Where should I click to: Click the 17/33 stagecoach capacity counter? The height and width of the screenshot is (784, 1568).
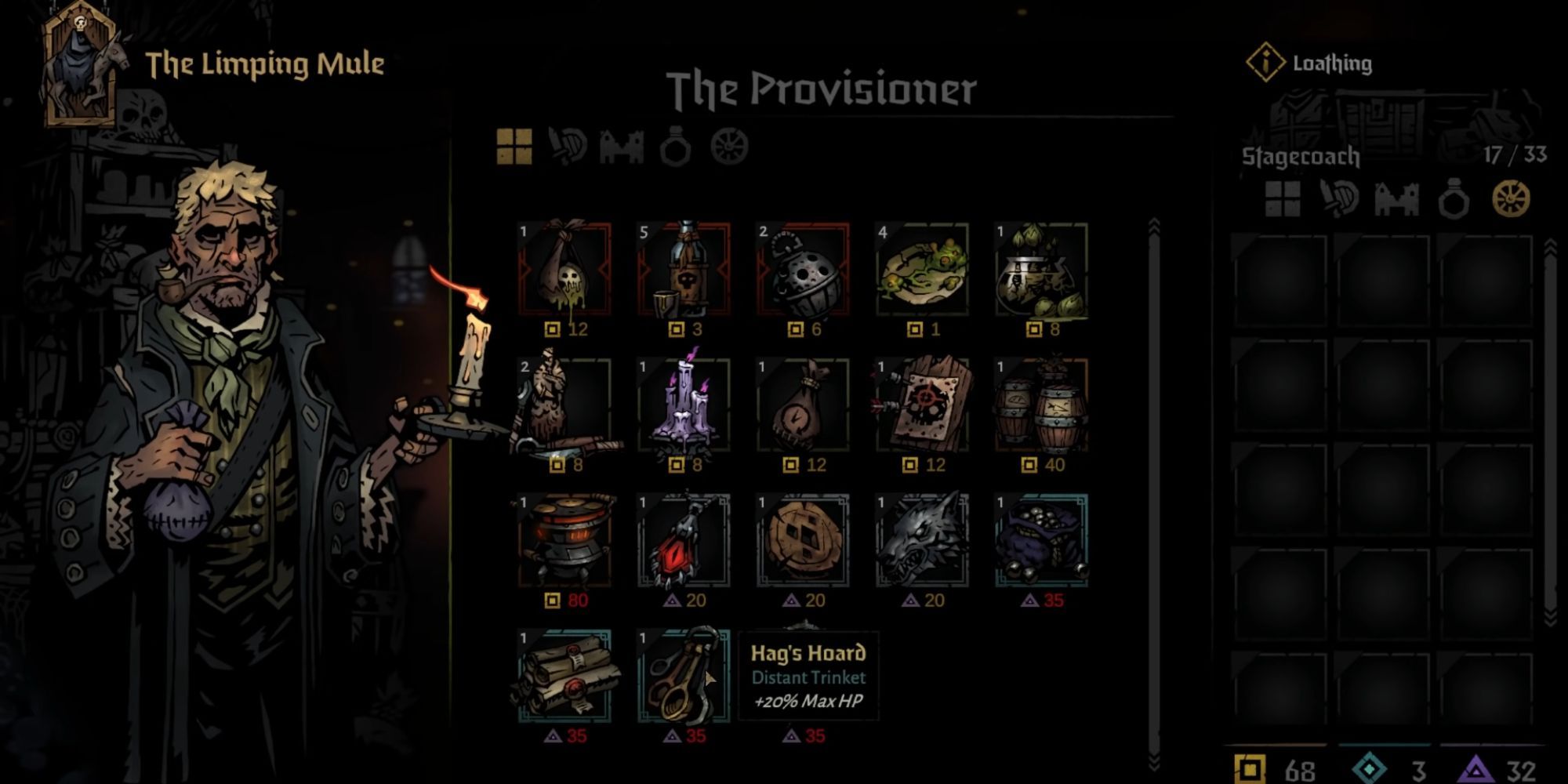coord(1513,155)
